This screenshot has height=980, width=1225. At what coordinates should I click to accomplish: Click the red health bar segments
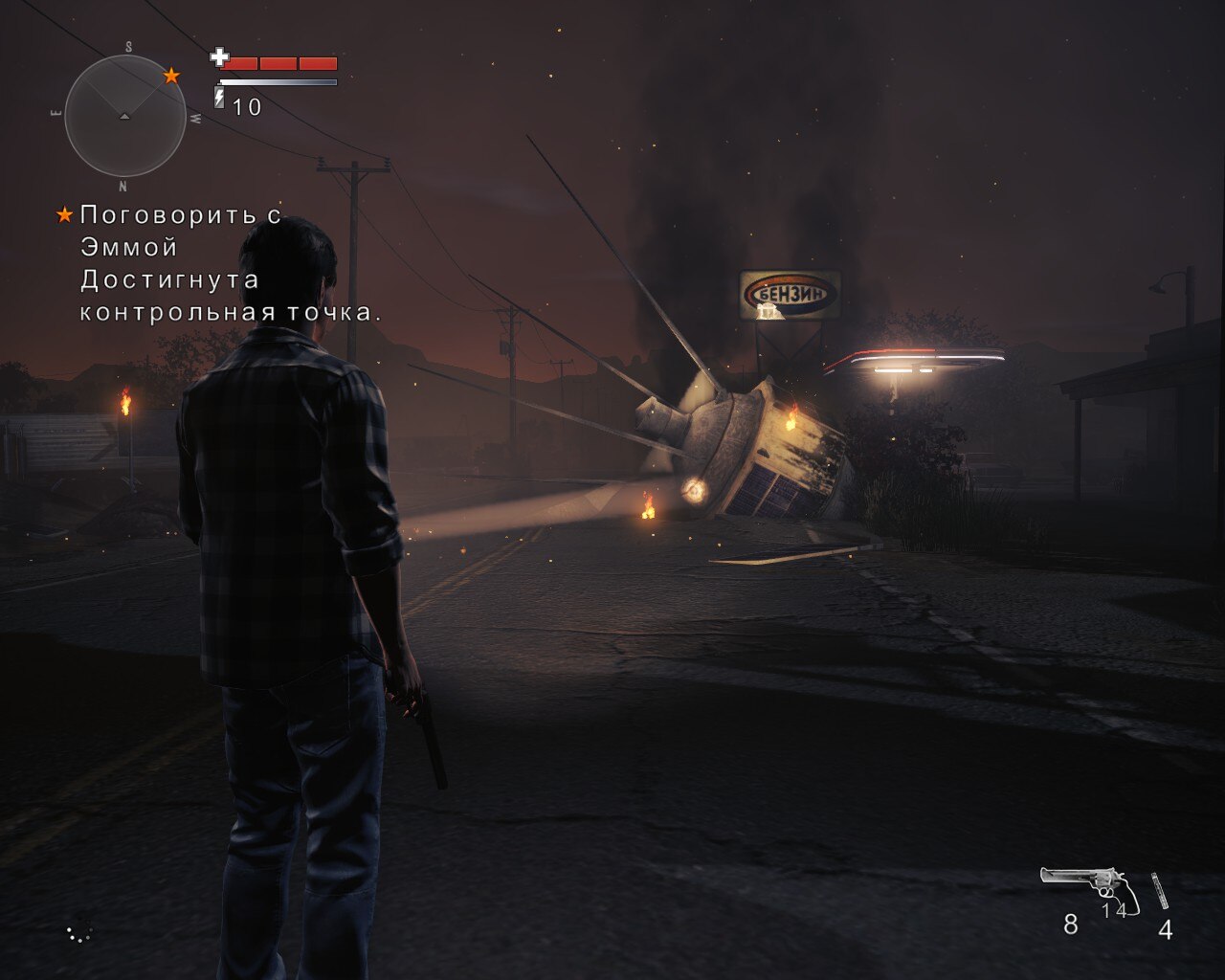tap(282, 63)
